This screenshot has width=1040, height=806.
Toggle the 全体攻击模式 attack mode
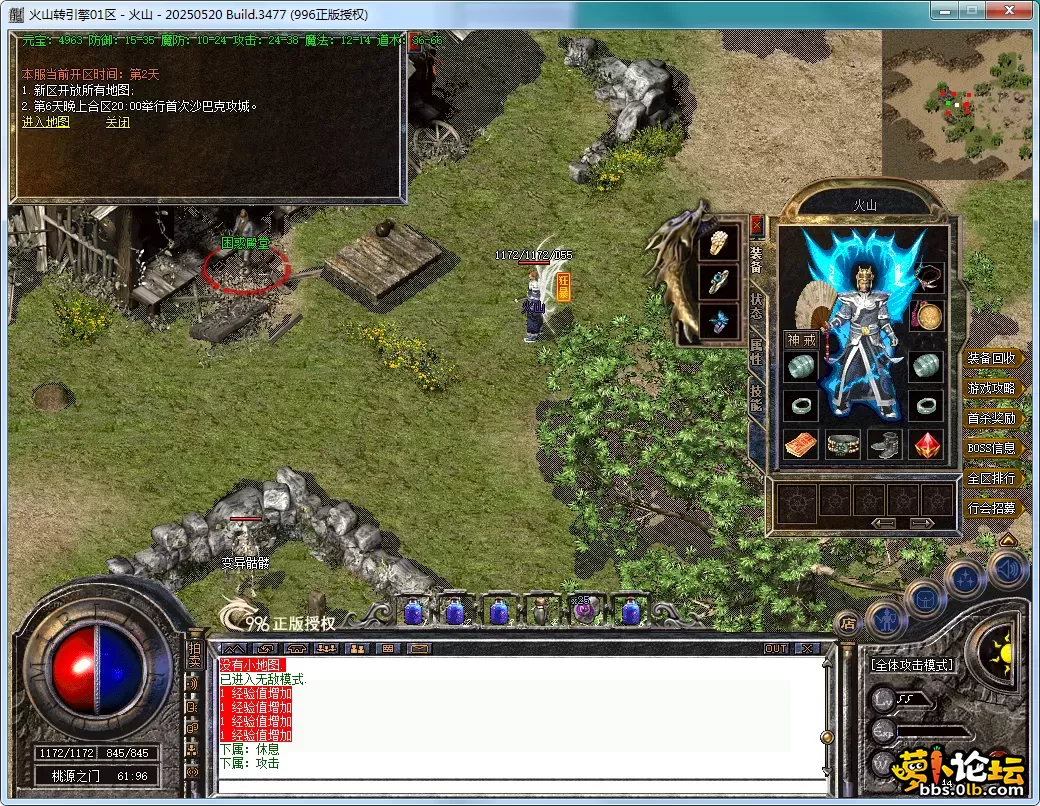pos(910,665)
